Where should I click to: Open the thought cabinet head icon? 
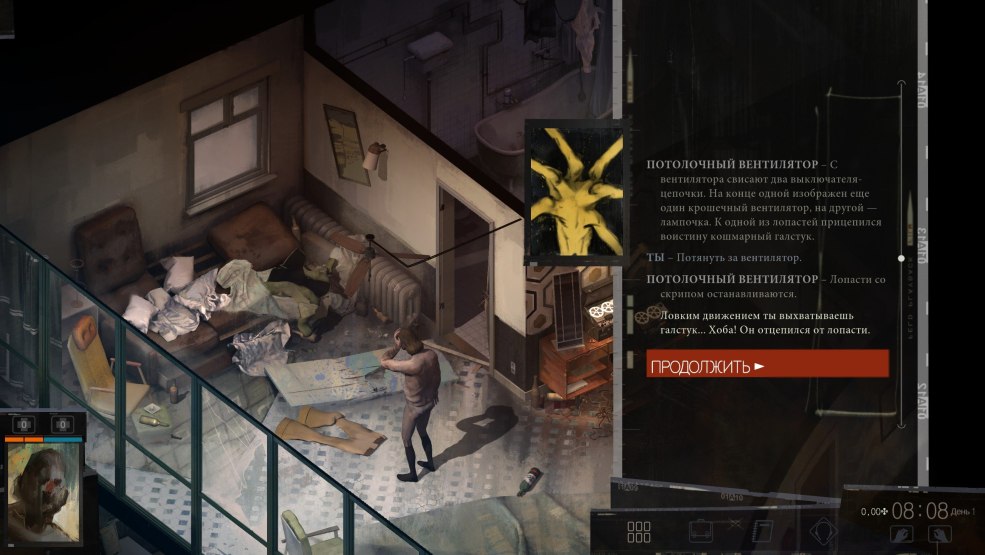pyautogui.click(x=824, y=532)
